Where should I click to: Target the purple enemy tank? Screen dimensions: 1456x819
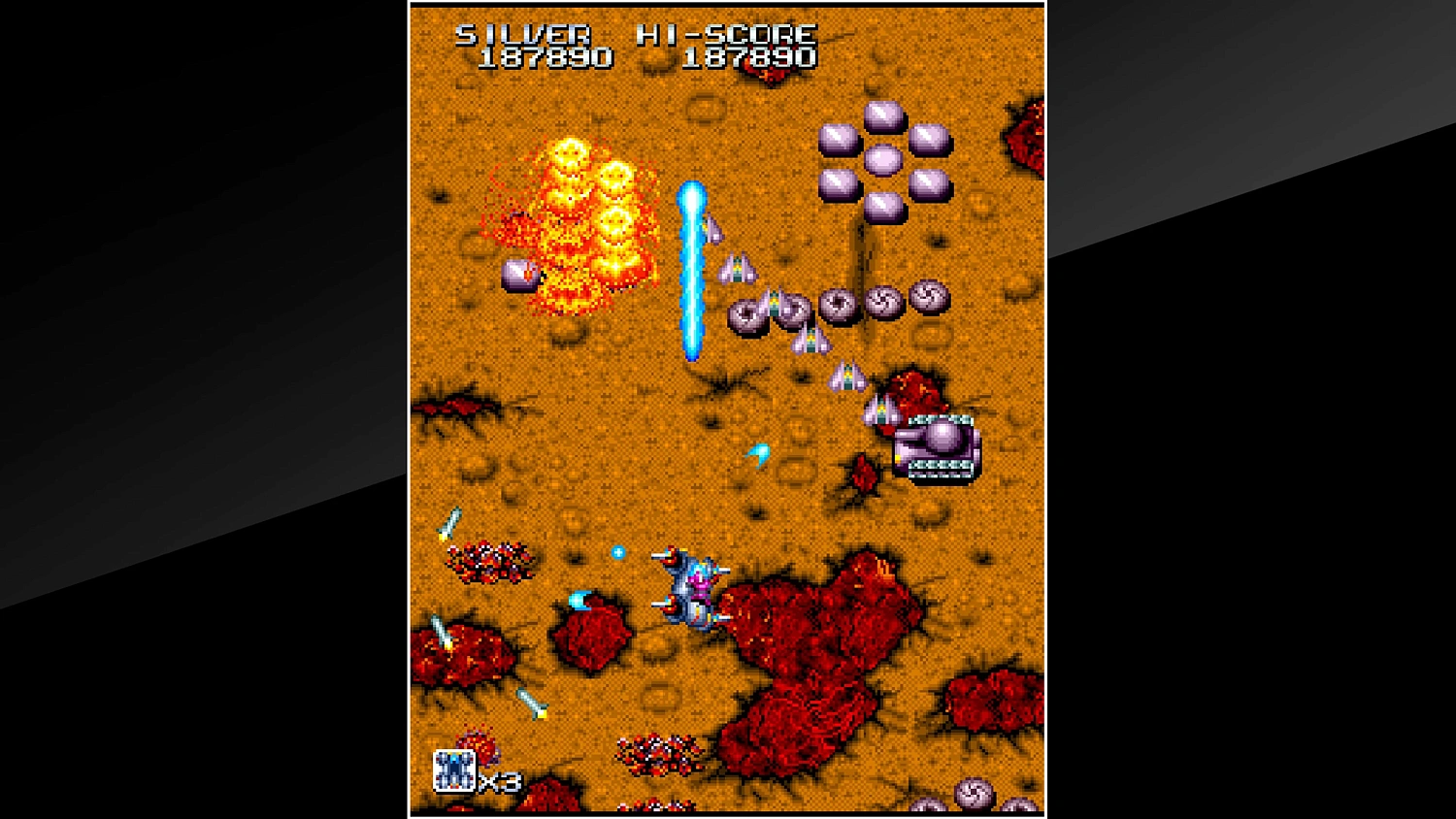coord(937,448)
